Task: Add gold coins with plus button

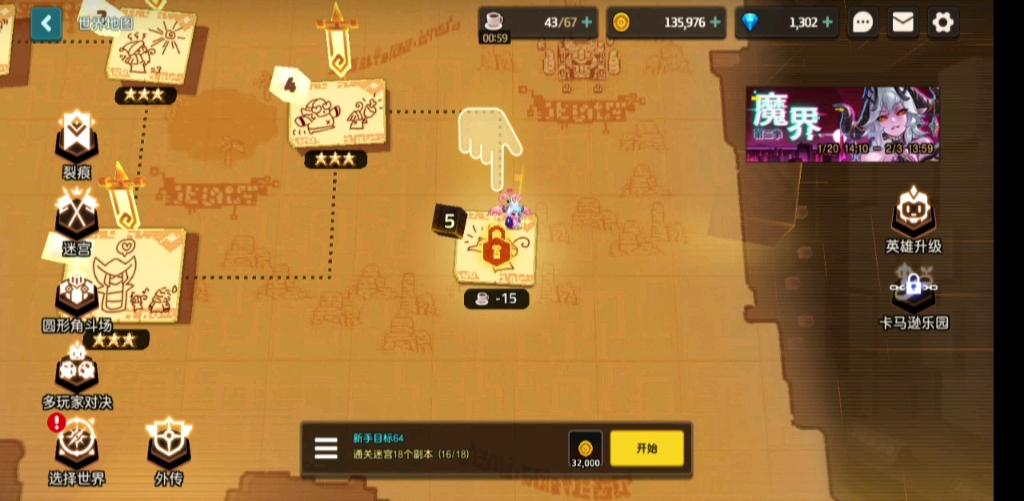Action: tap(715, 22)
